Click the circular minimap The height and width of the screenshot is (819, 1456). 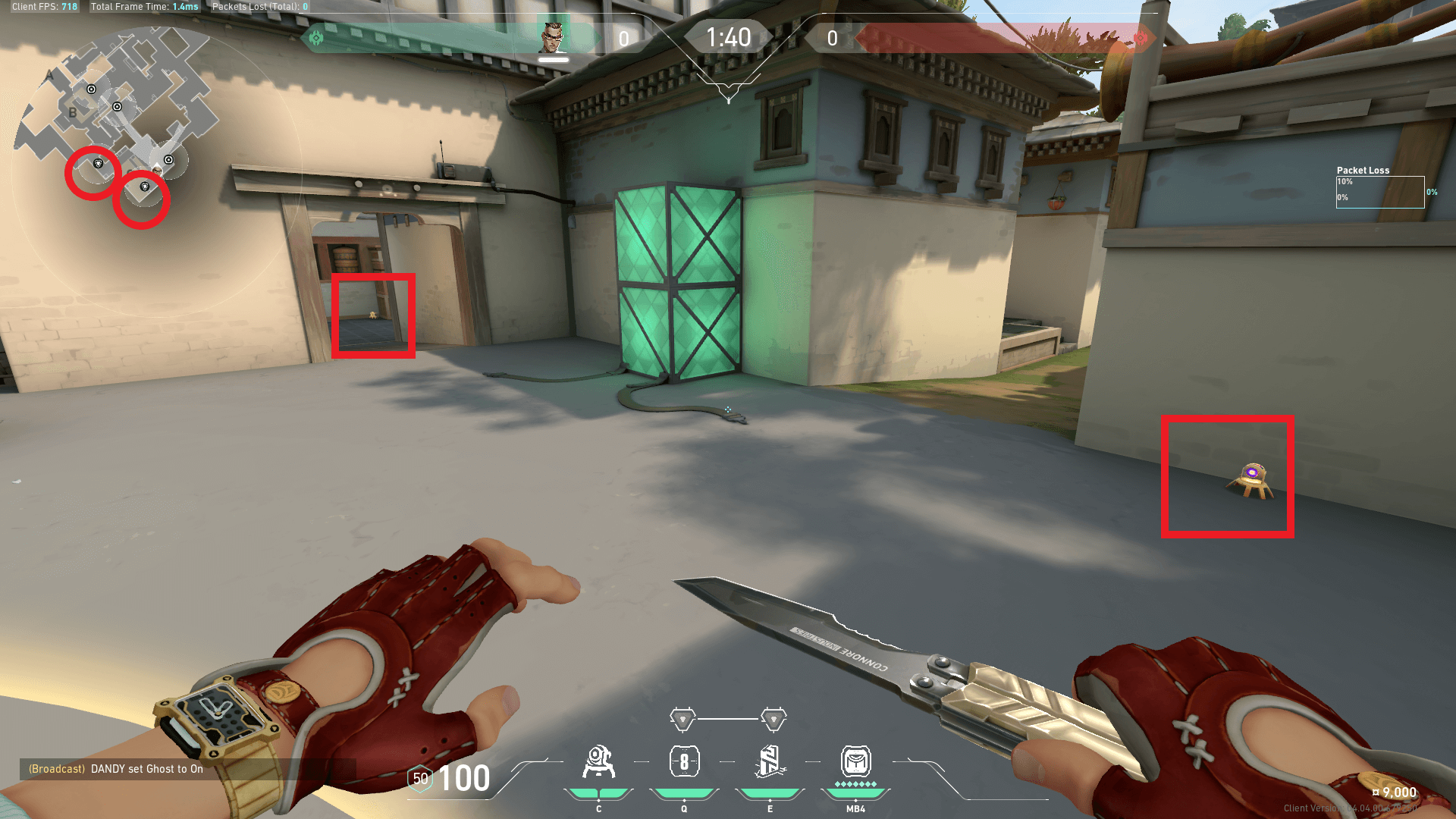pyautogui.click(x=155, y=171)
